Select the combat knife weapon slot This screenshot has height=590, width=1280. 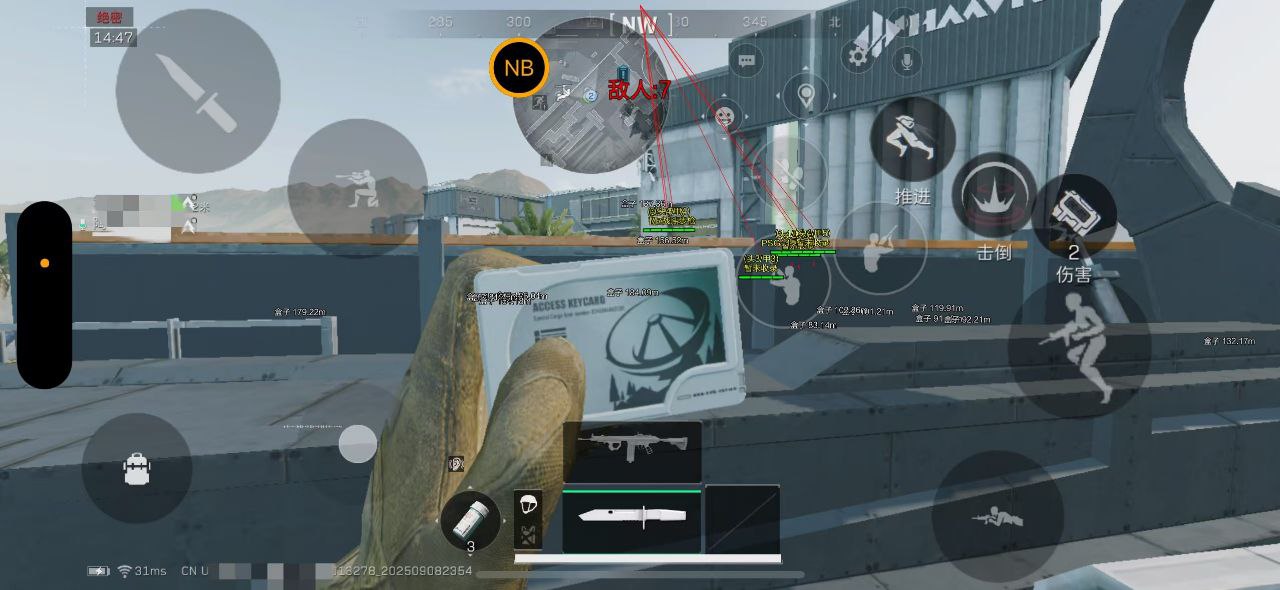632,518
